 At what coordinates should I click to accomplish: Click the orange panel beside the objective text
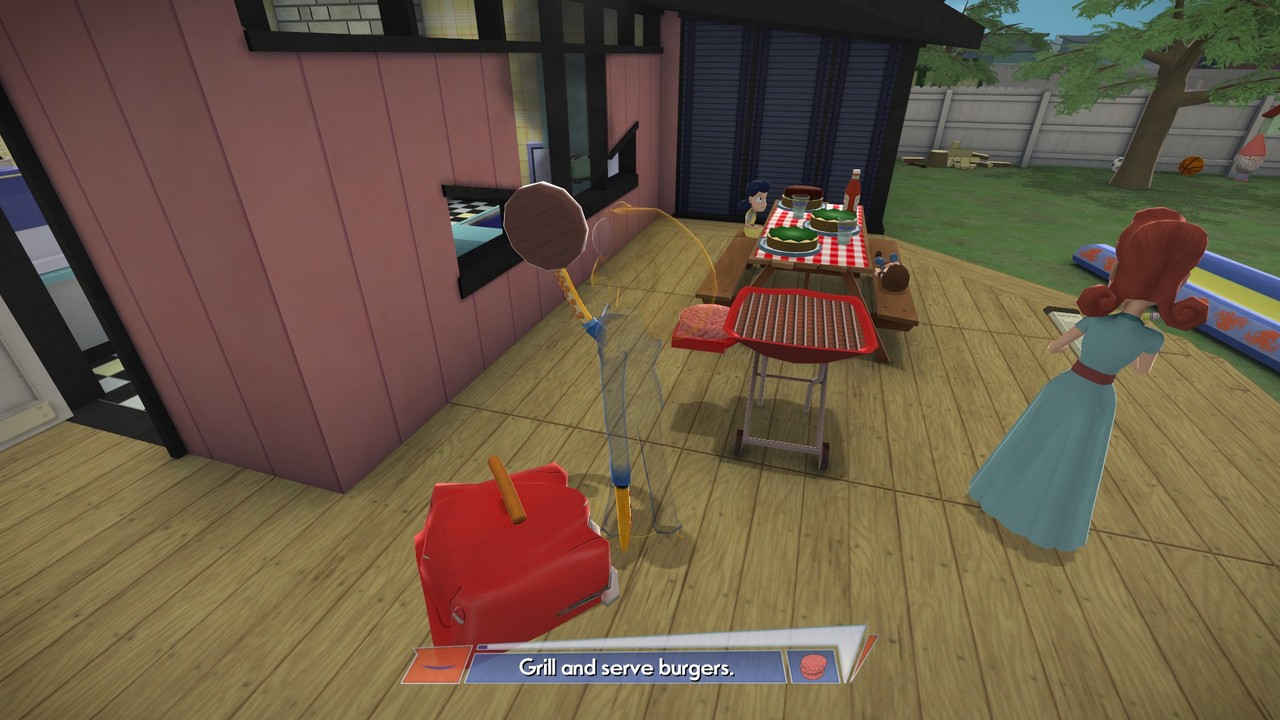pyautogui.click(x=437, y=663)
